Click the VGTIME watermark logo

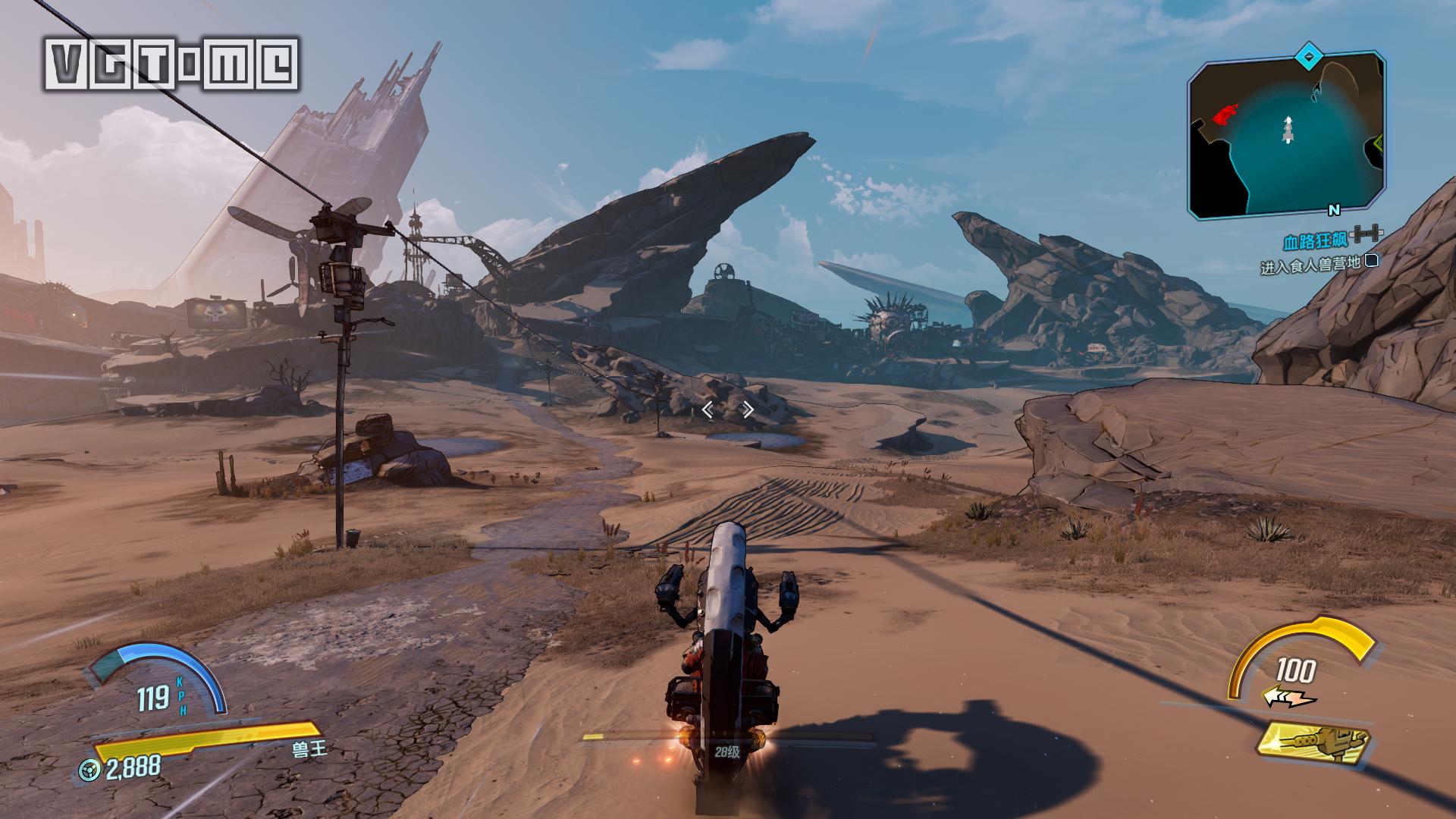(173, 64)
